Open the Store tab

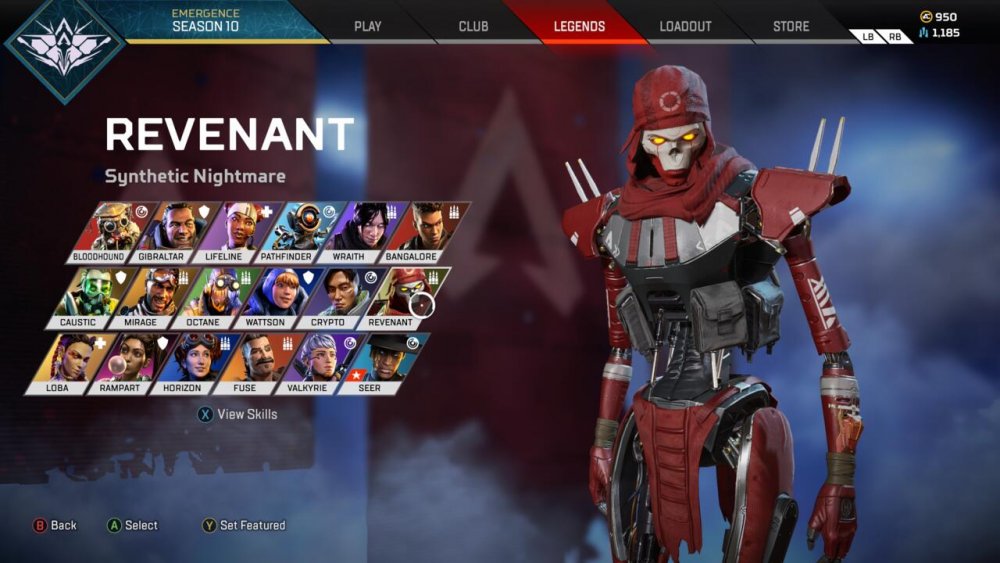[791, 26]
